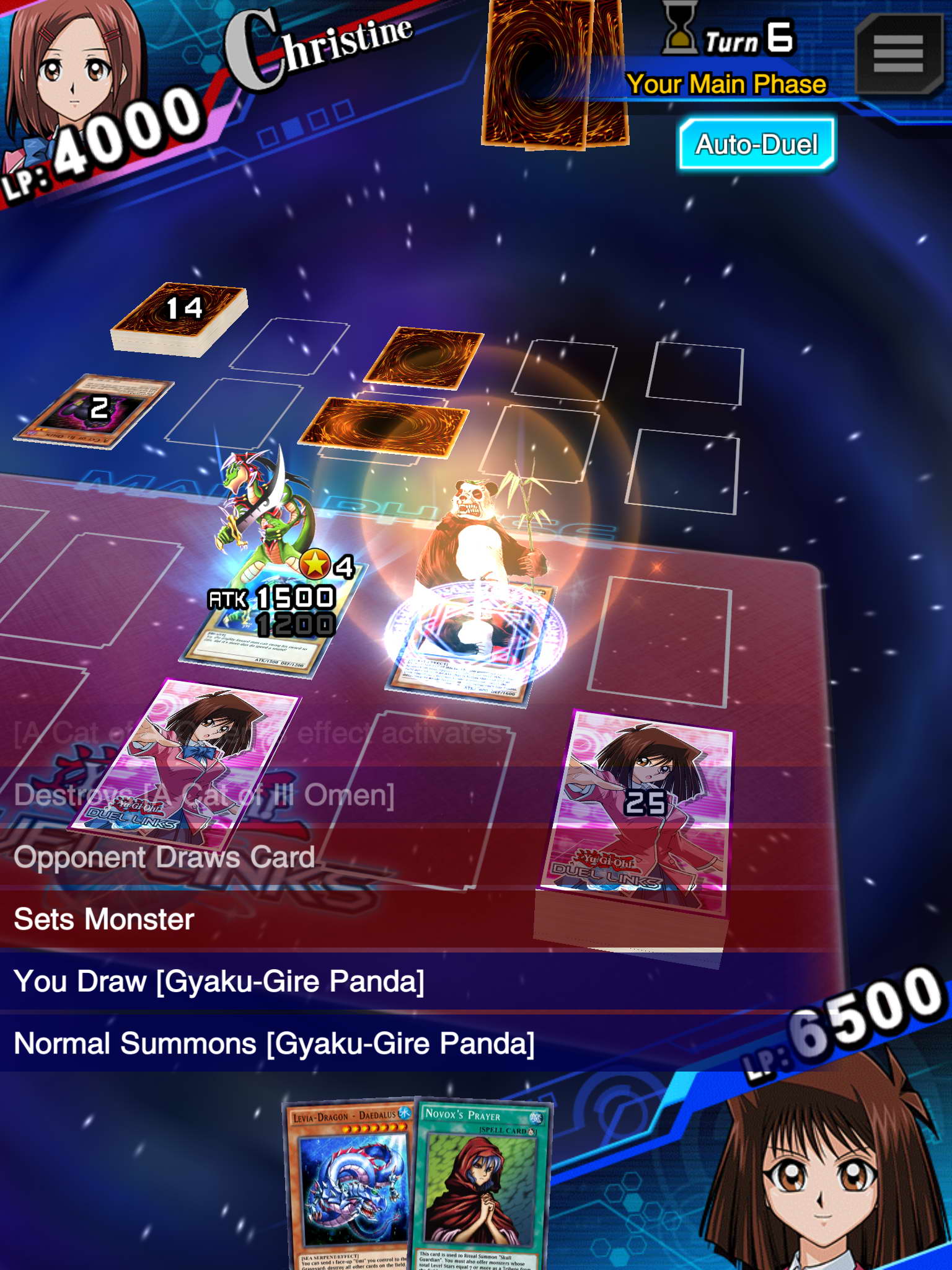Viewport: 952px width, 1270px height.
Task: Open the hamburger menu
Action: coord(898,54)
